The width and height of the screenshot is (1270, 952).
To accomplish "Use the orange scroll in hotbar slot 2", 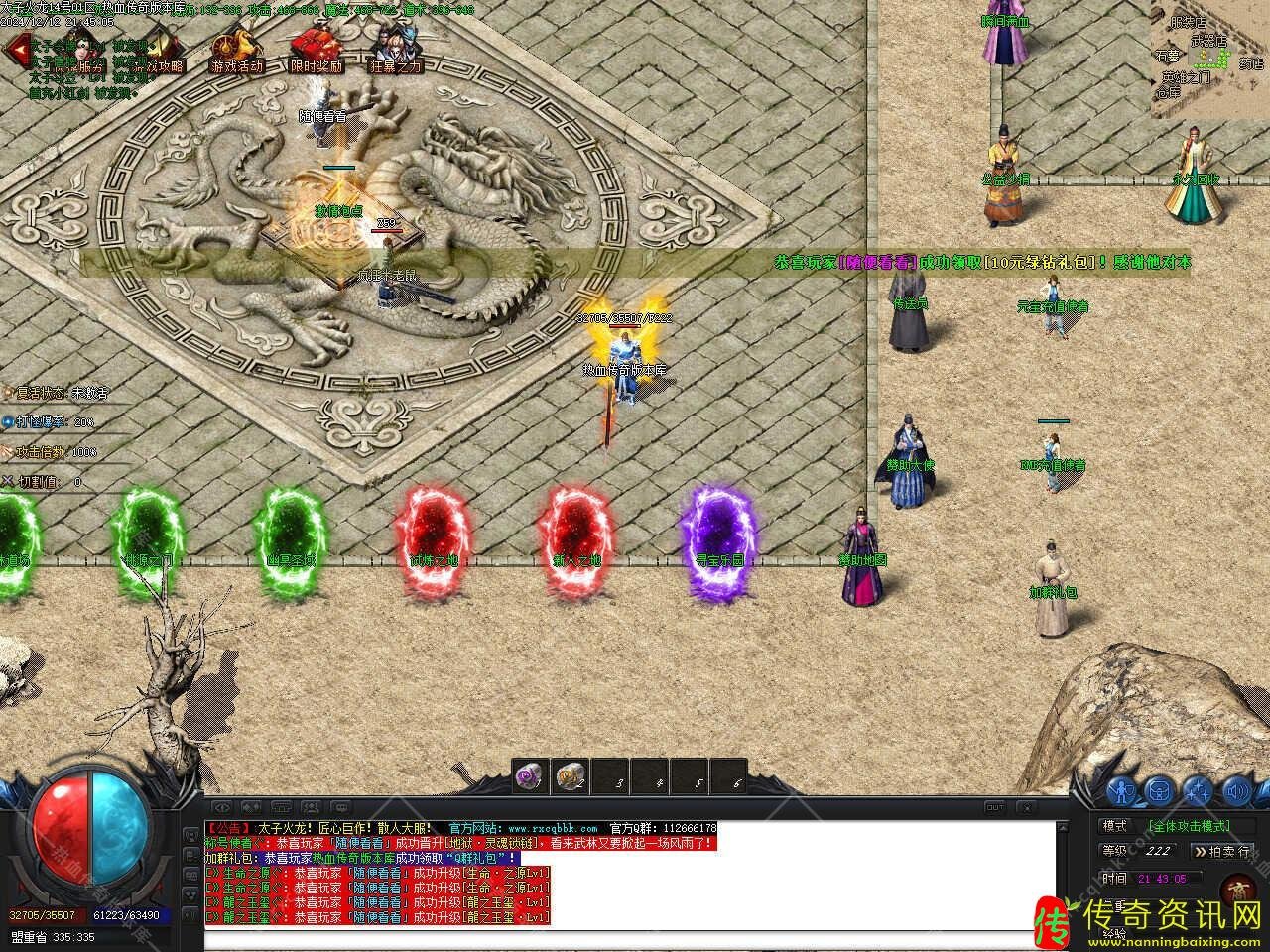I will 570,776.
